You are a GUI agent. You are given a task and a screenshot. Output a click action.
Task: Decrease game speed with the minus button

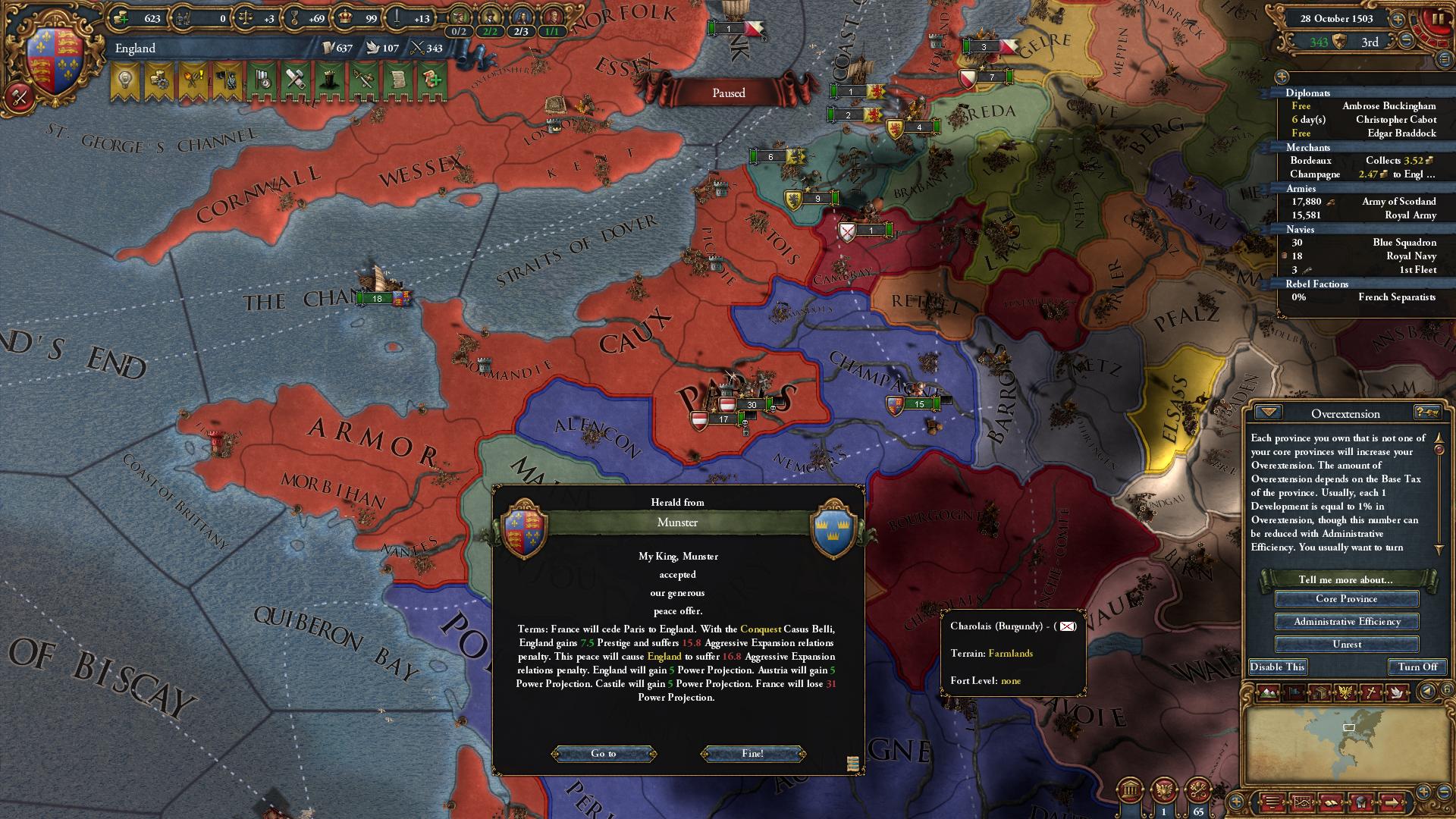1406,42
